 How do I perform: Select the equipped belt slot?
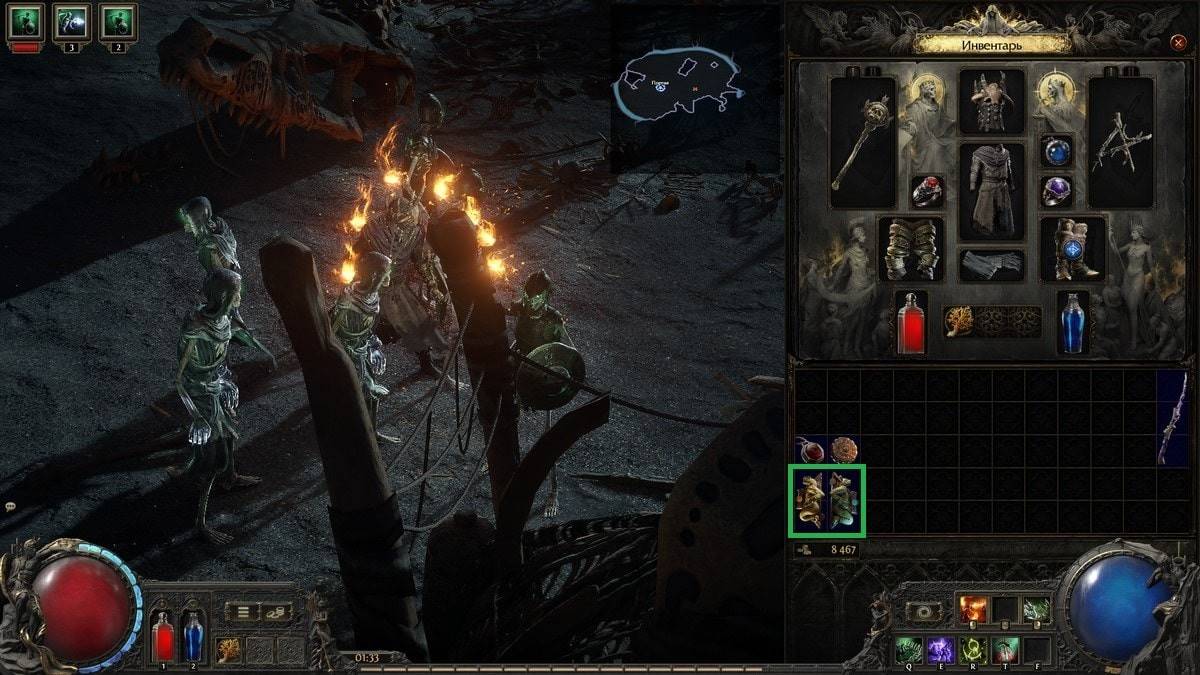pos(991,265)
